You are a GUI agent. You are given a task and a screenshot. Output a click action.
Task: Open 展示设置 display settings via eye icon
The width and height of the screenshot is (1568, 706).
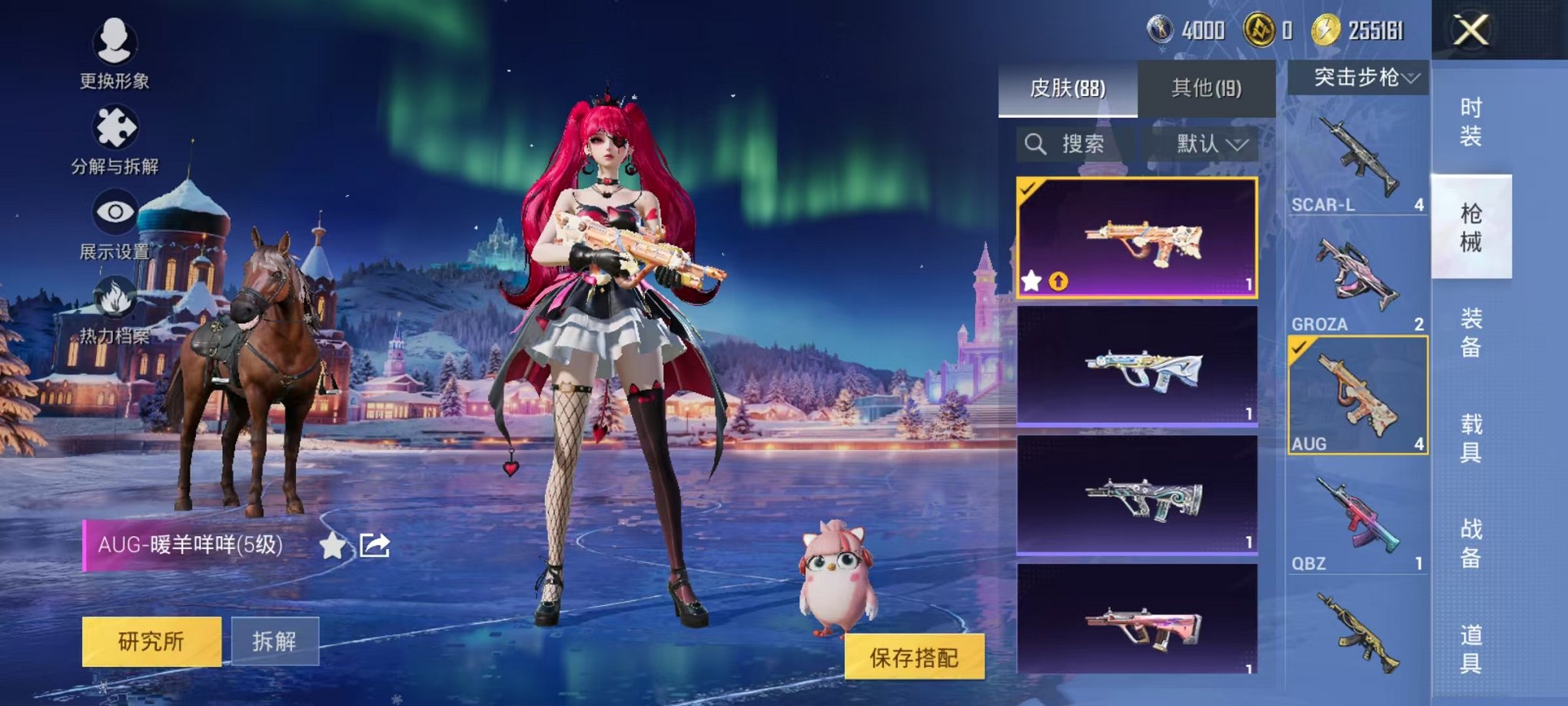click(x=114, y=209)
